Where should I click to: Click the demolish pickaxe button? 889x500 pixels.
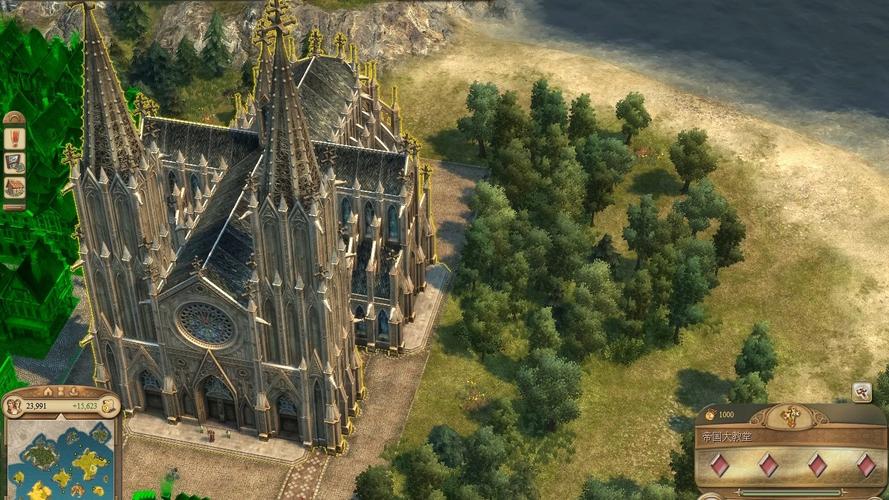[x=861, y=391]
